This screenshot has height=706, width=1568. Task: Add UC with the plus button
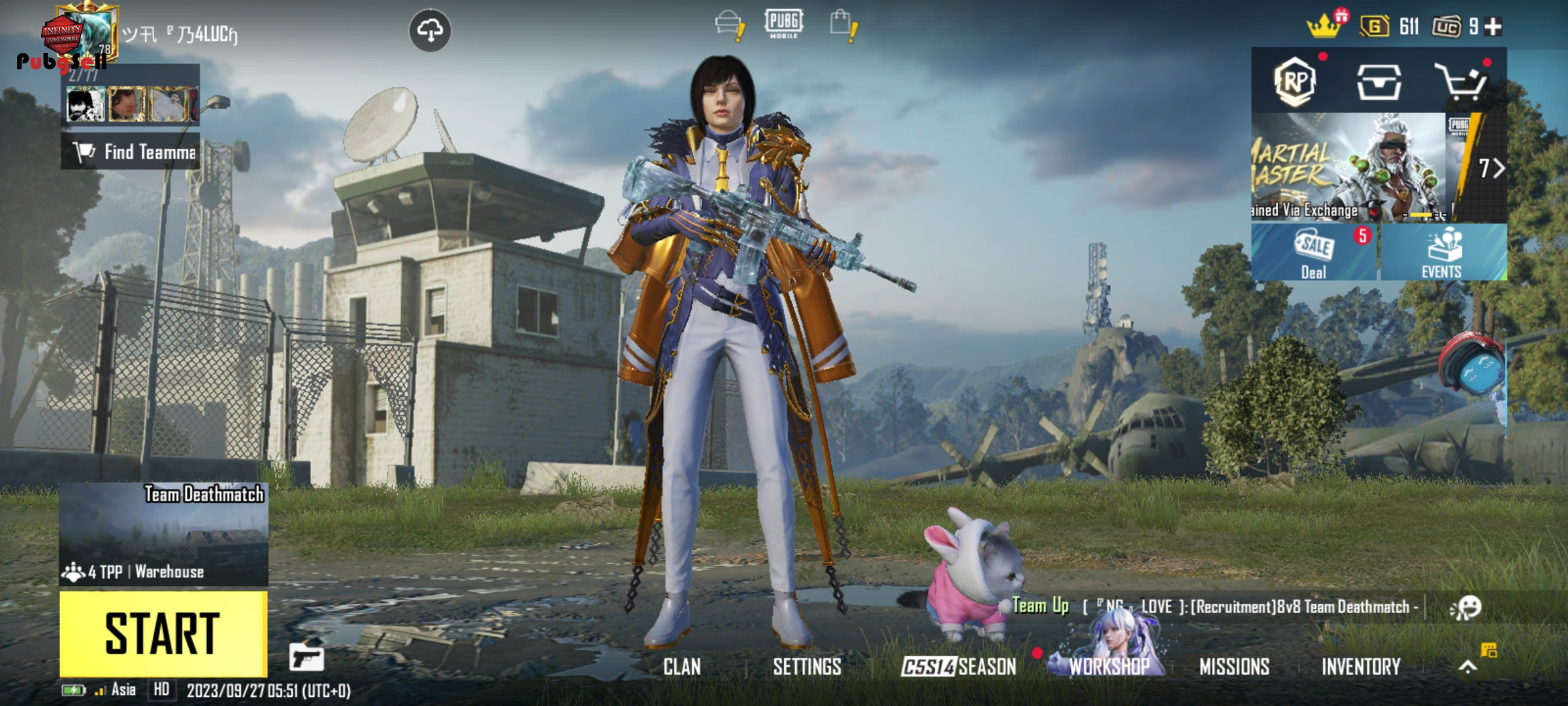[1493, 27]
